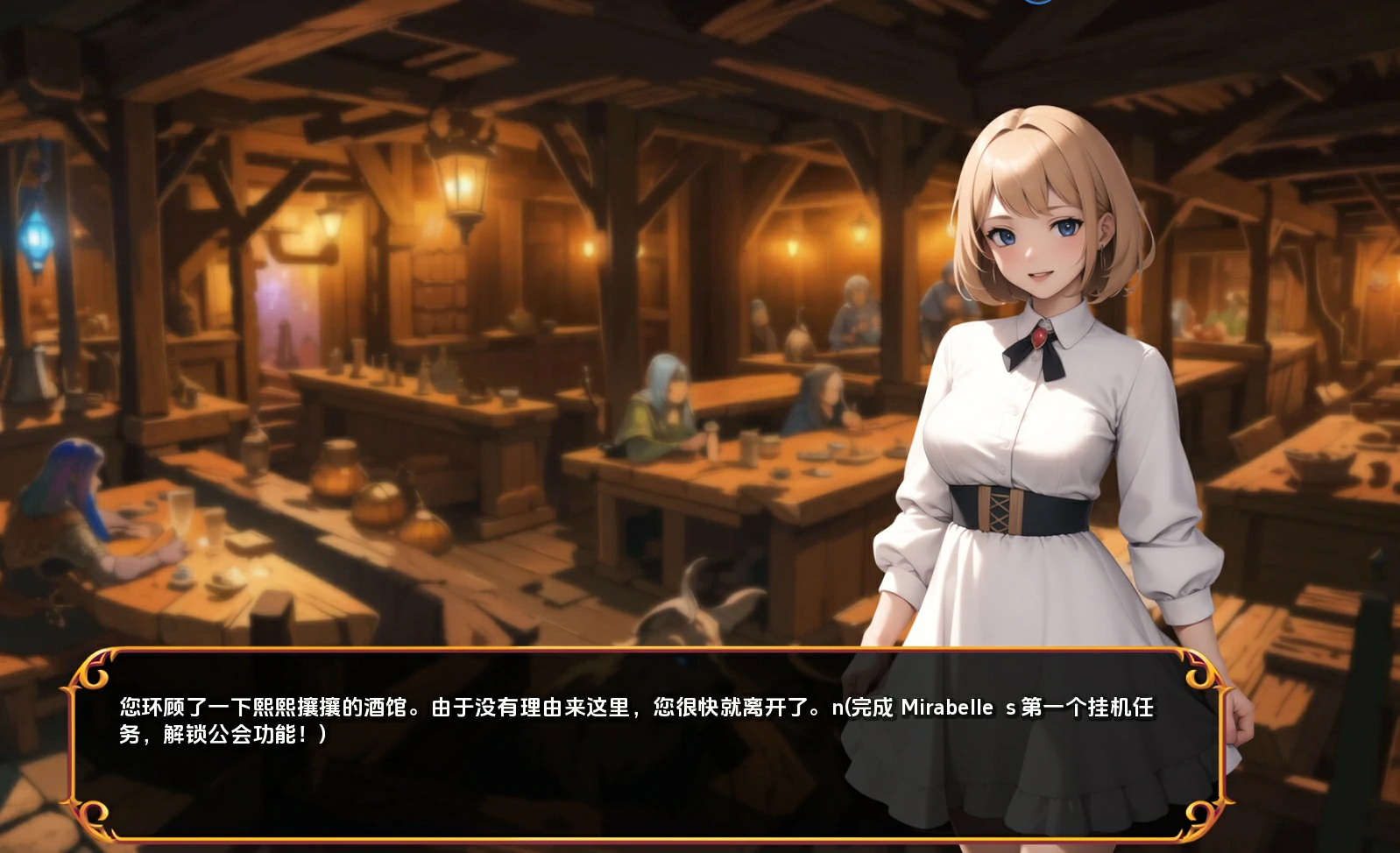Advance the tavern narration dialogue box
1400x853 pixels.
tap(648, 744)
